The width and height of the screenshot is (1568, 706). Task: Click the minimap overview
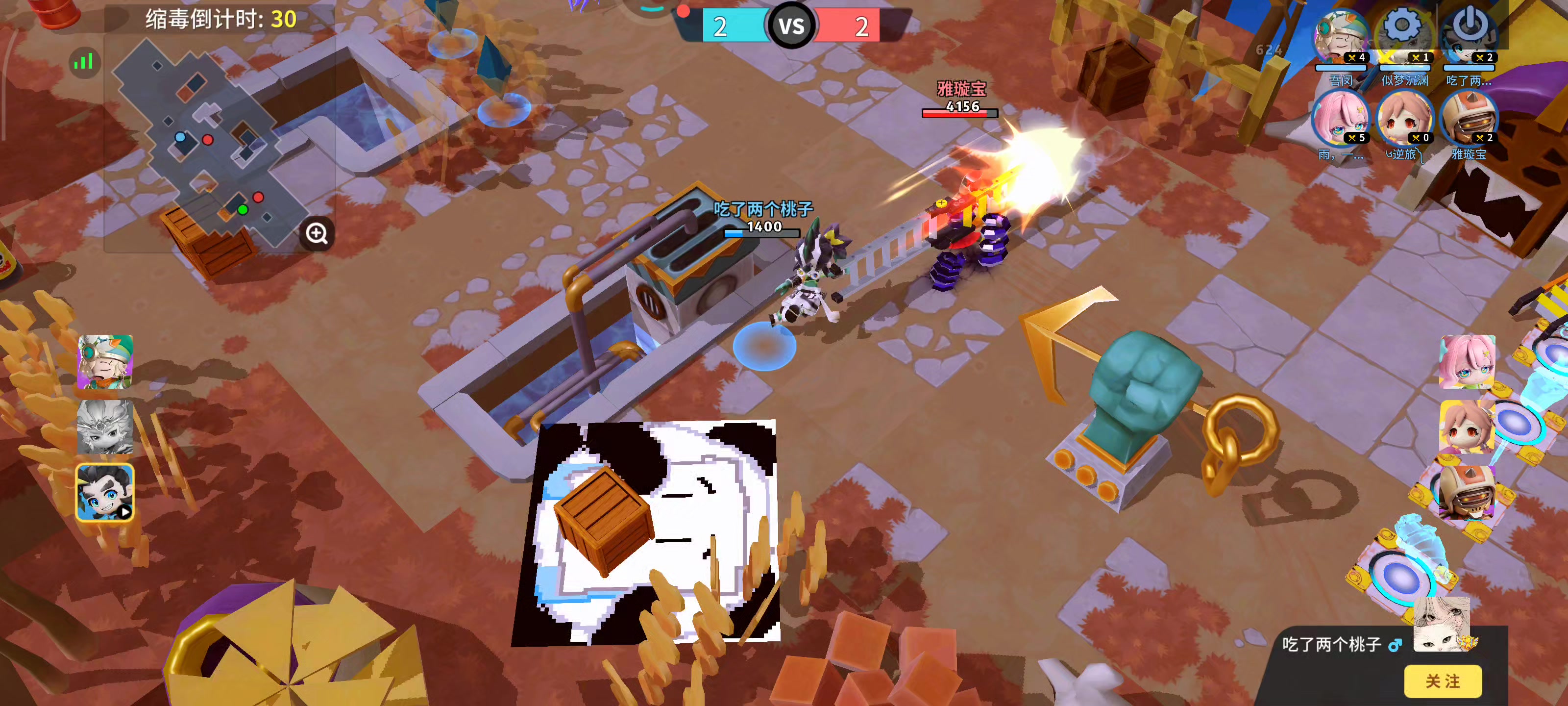tap(207, 140)
